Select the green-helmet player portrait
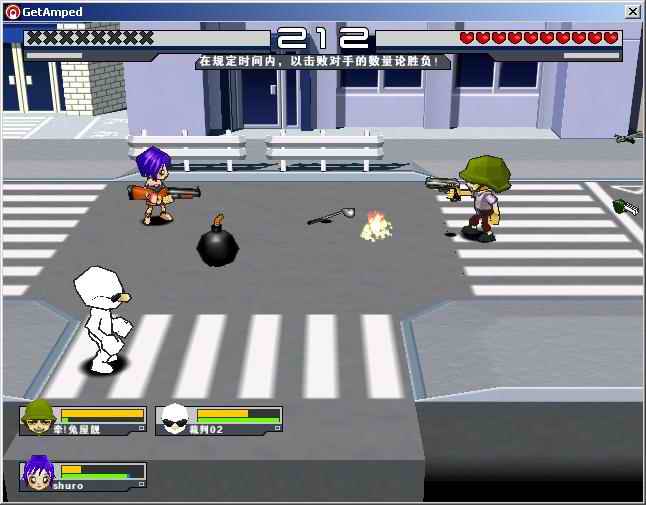The width and height of the screenshot is (646, 505). click(39, 418)
